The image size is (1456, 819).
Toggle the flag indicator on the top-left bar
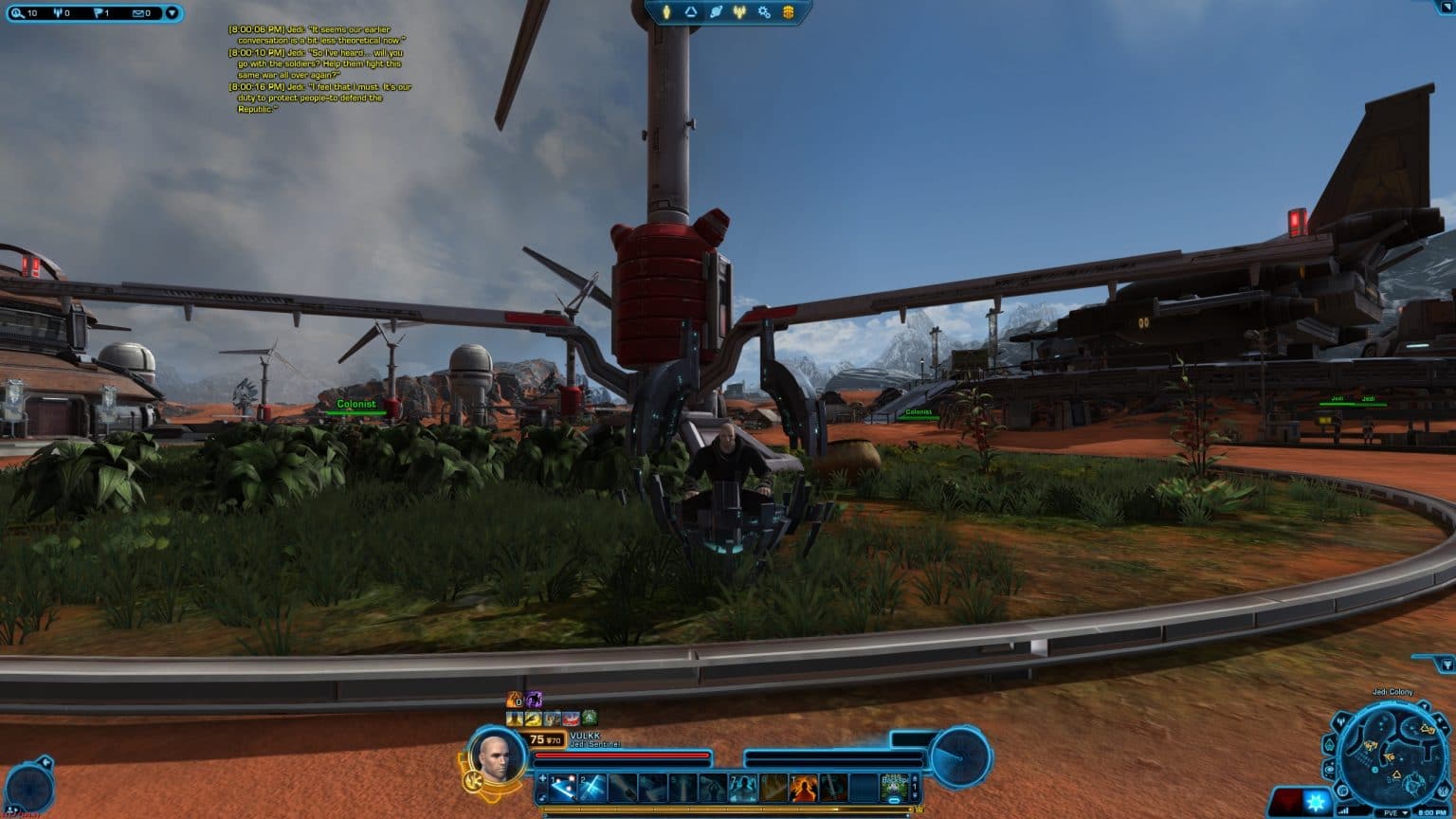point(98,12)
